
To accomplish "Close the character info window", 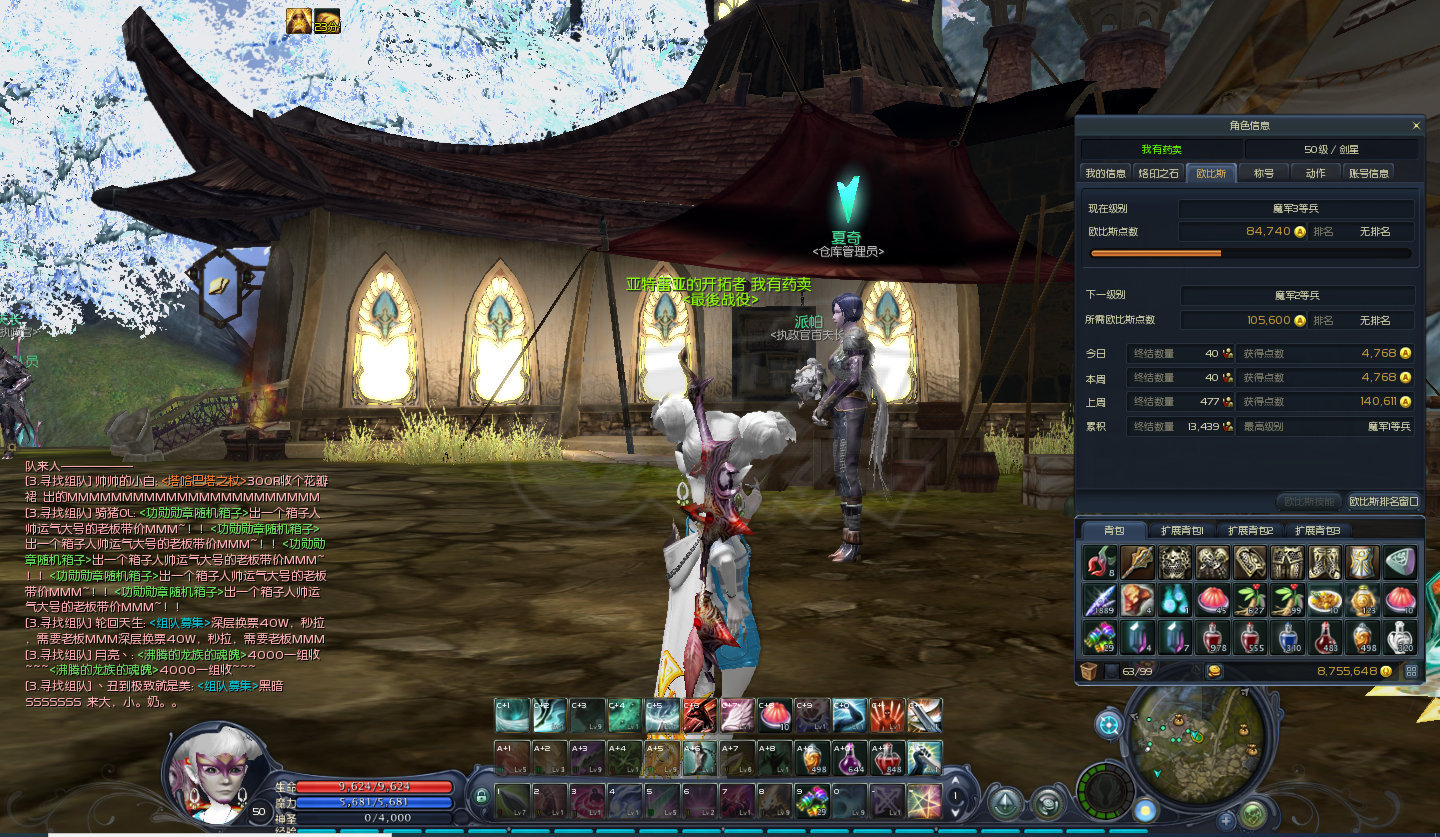I will coord(1416,126).
